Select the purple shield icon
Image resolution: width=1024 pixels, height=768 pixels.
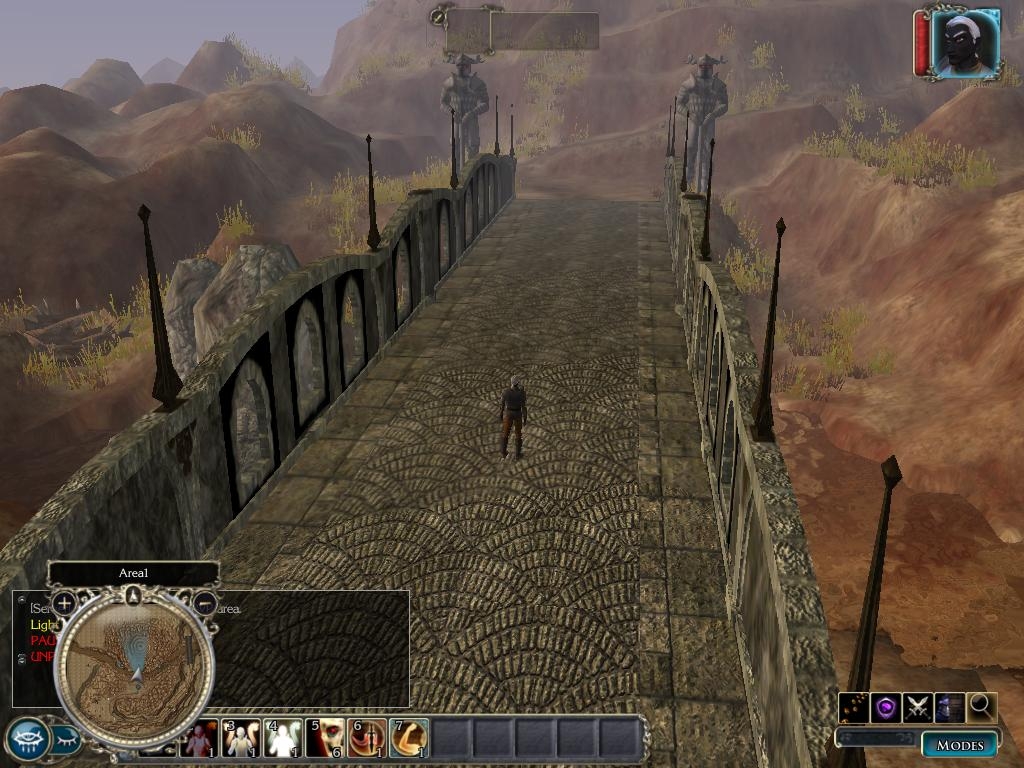pyautogui.click(x=885, y=708)
